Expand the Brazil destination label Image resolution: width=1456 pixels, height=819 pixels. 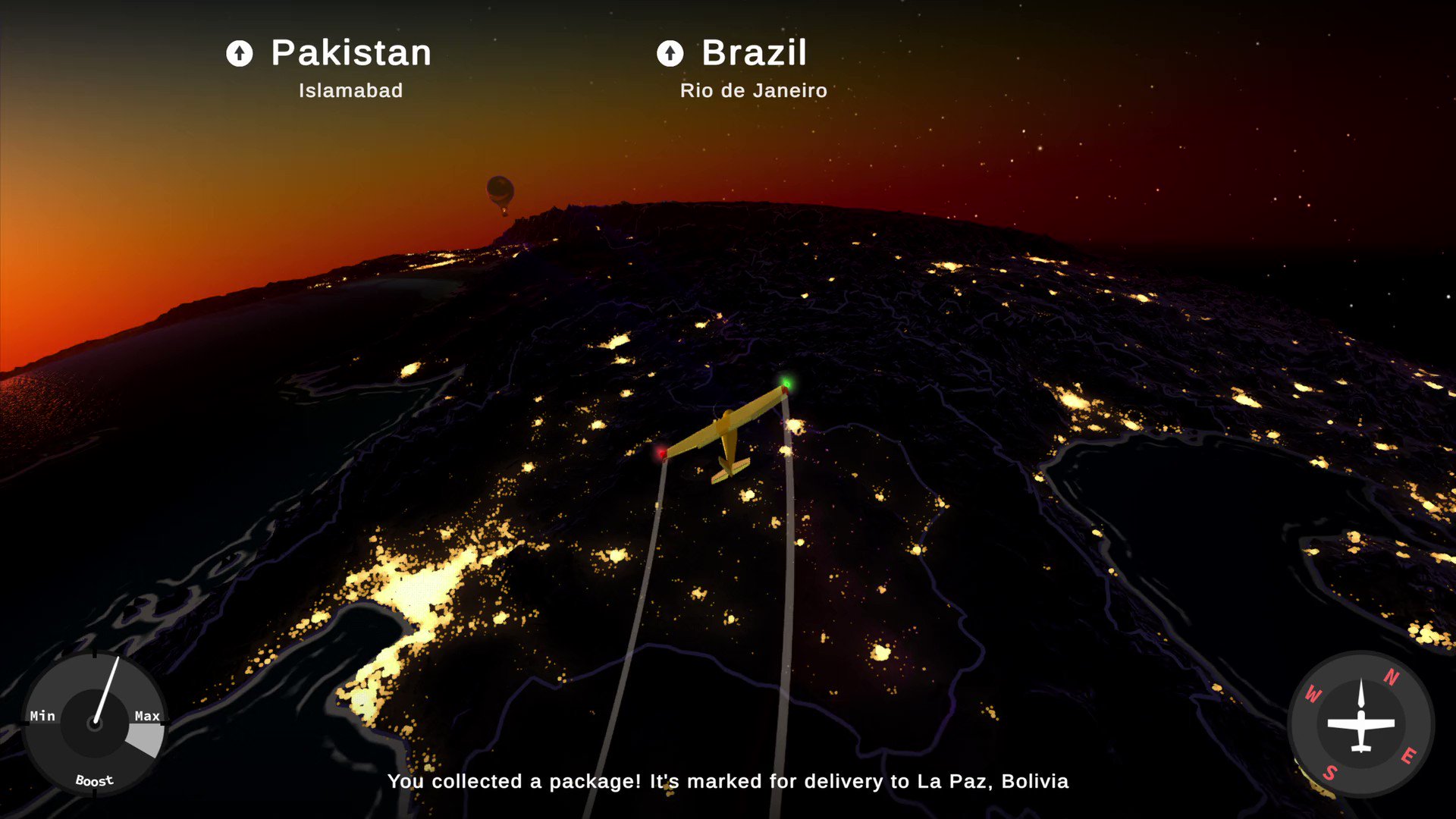click(755, 53)
